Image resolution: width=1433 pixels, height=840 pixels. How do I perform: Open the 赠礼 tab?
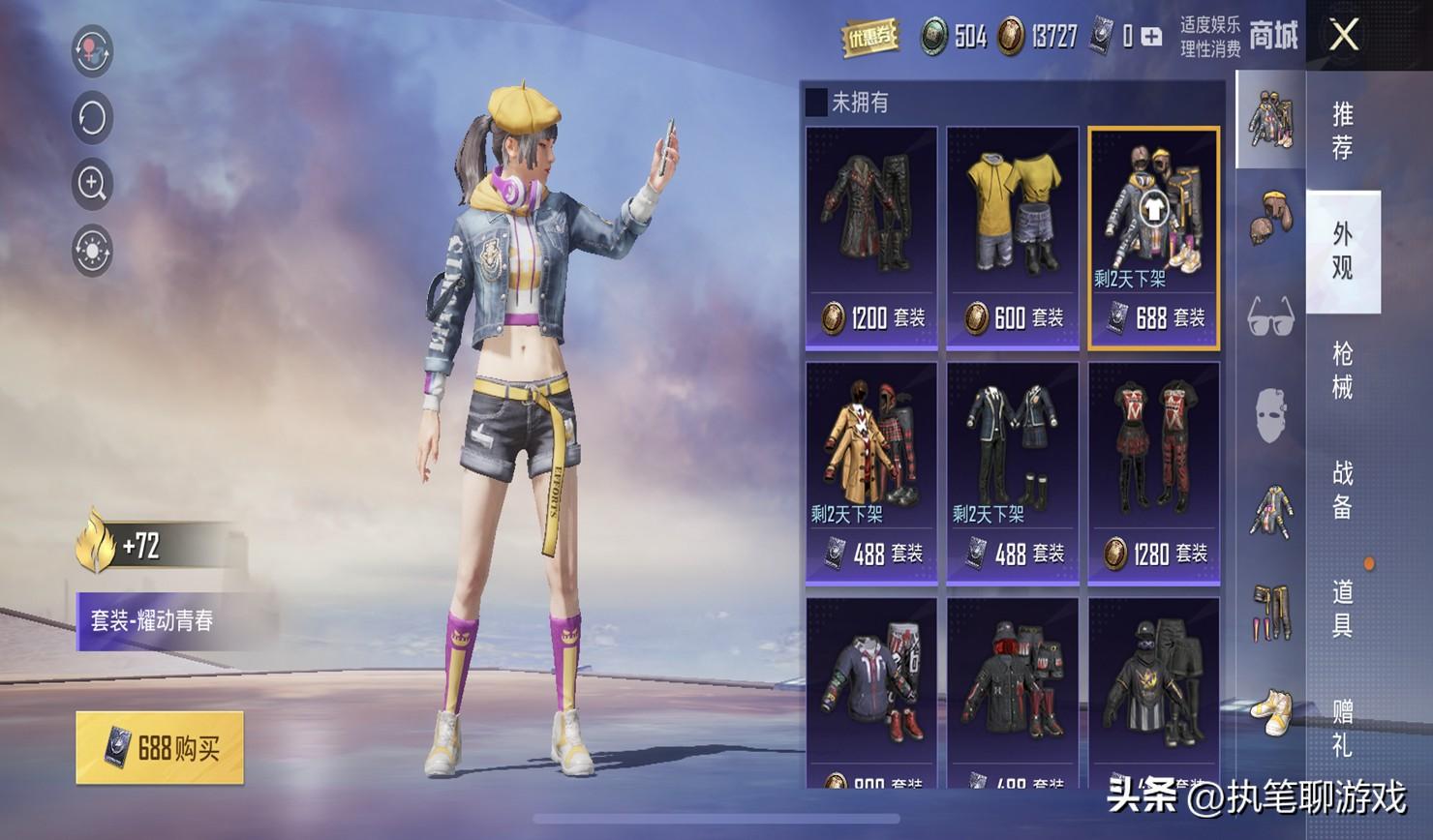click(x=1342, y=728)
